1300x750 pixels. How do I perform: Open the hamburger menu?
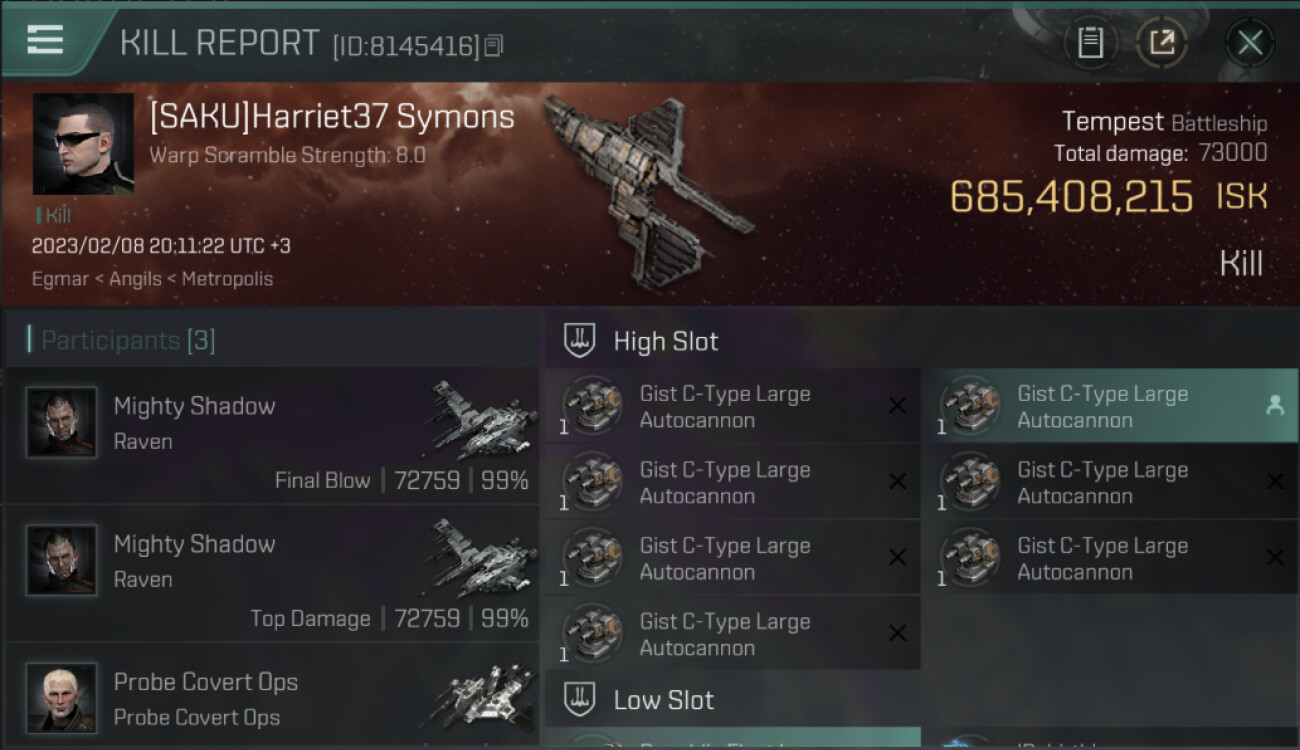(46, 40)
